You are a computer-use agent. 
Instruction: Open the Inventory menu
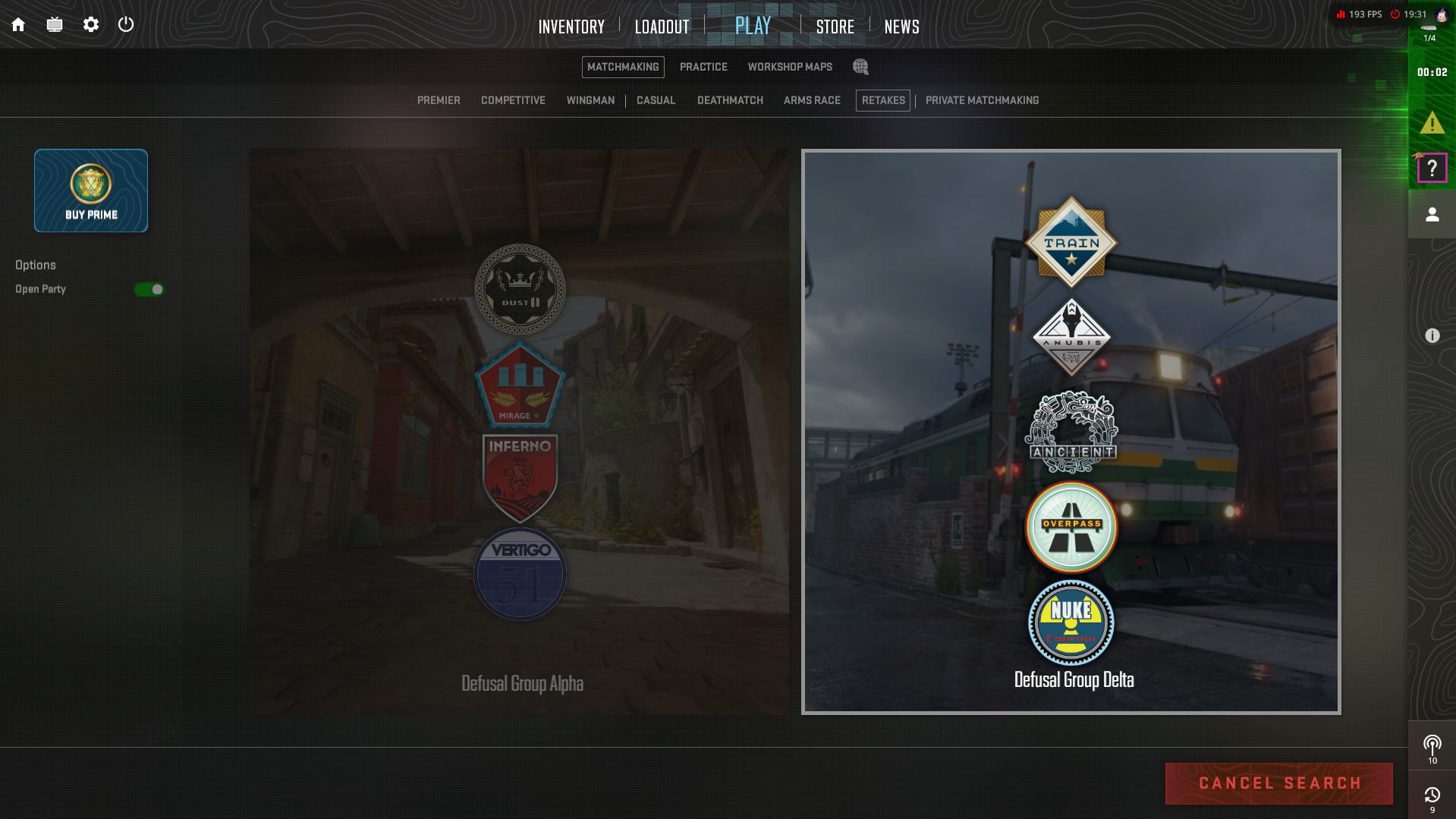point(571,27)
